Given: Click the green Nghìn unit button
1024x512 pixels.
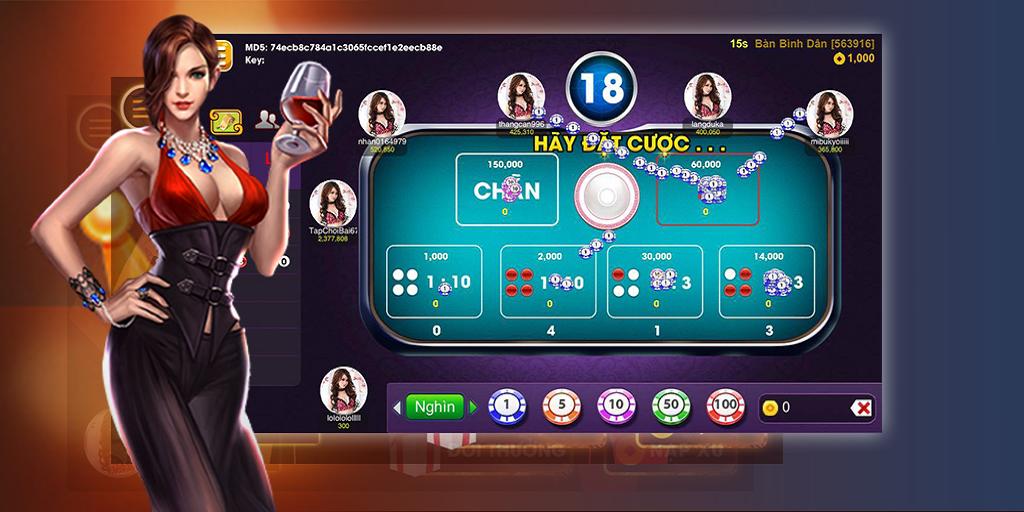Looking at the screenshot, I should (x=435, y=407).
